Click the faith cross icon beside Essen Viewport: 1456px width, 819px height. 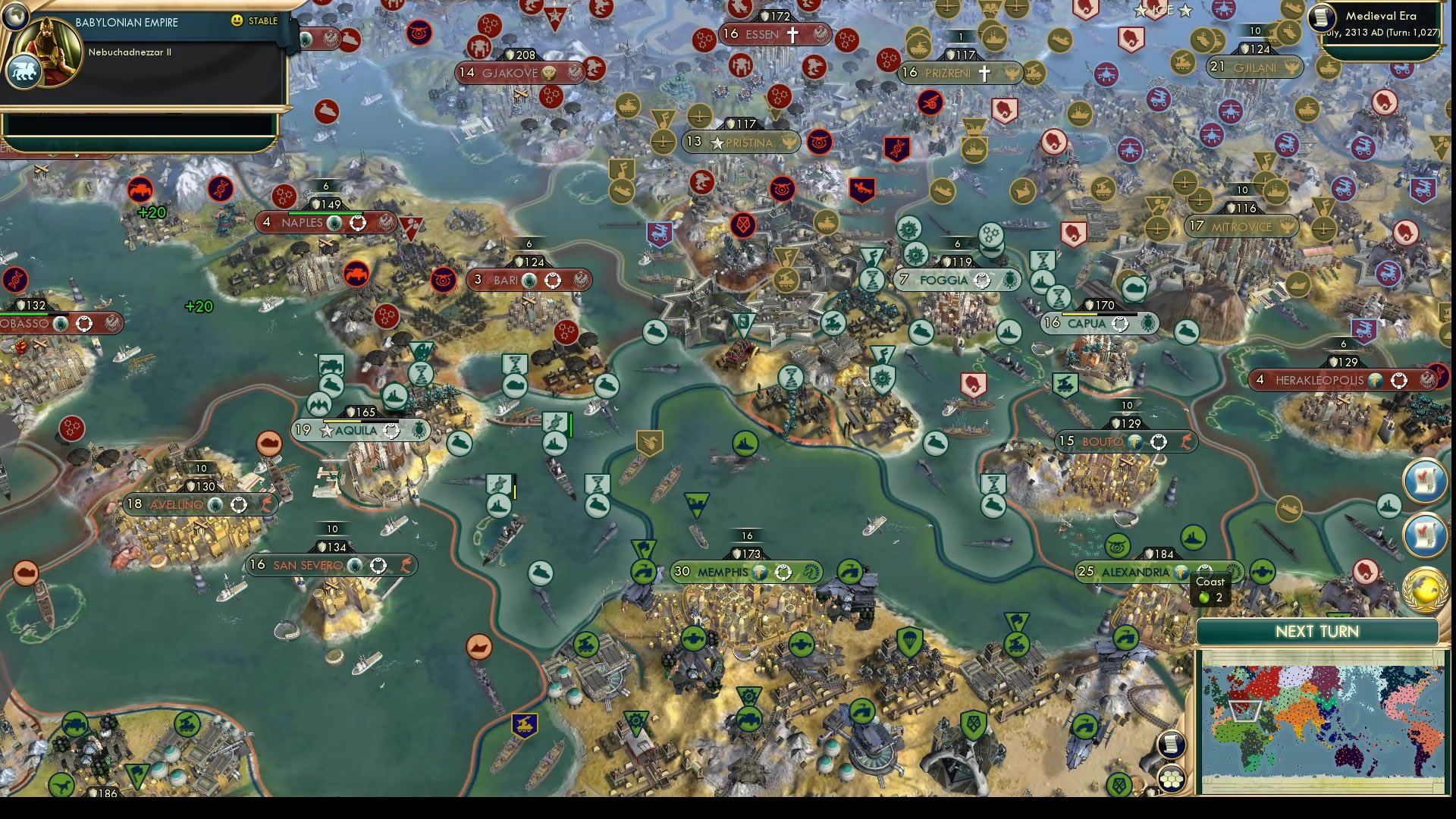(795, 33)
